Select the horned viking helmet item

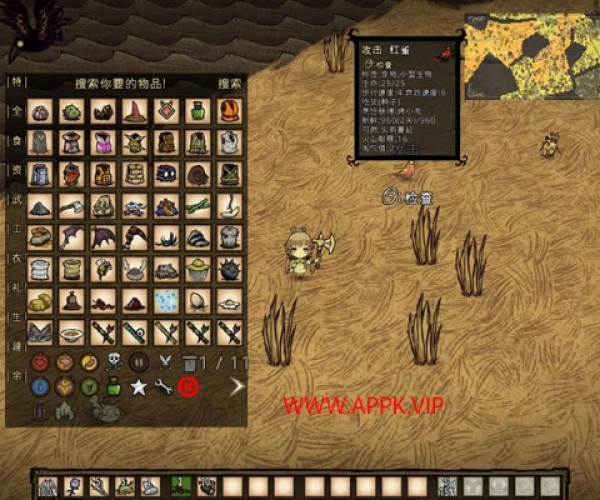[135, 270]
